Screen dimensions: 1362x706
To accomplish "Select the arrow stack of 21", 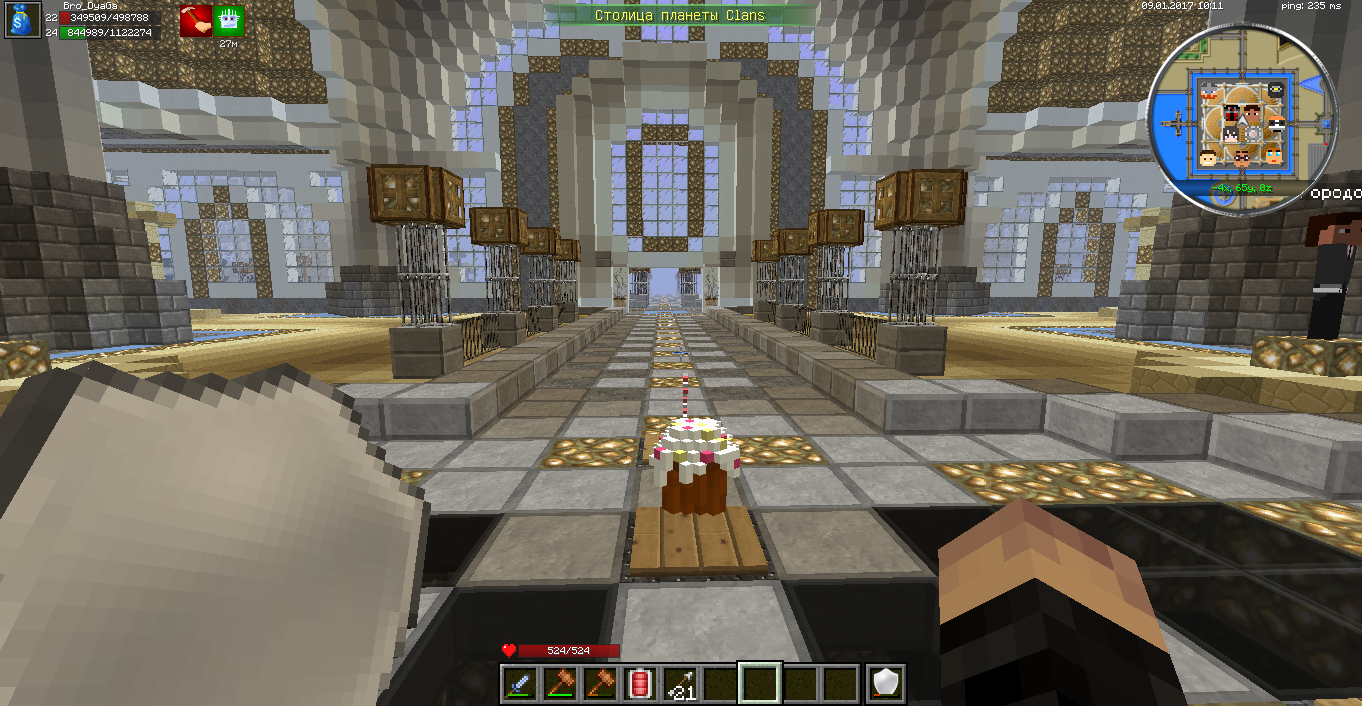I will point(680,683).
